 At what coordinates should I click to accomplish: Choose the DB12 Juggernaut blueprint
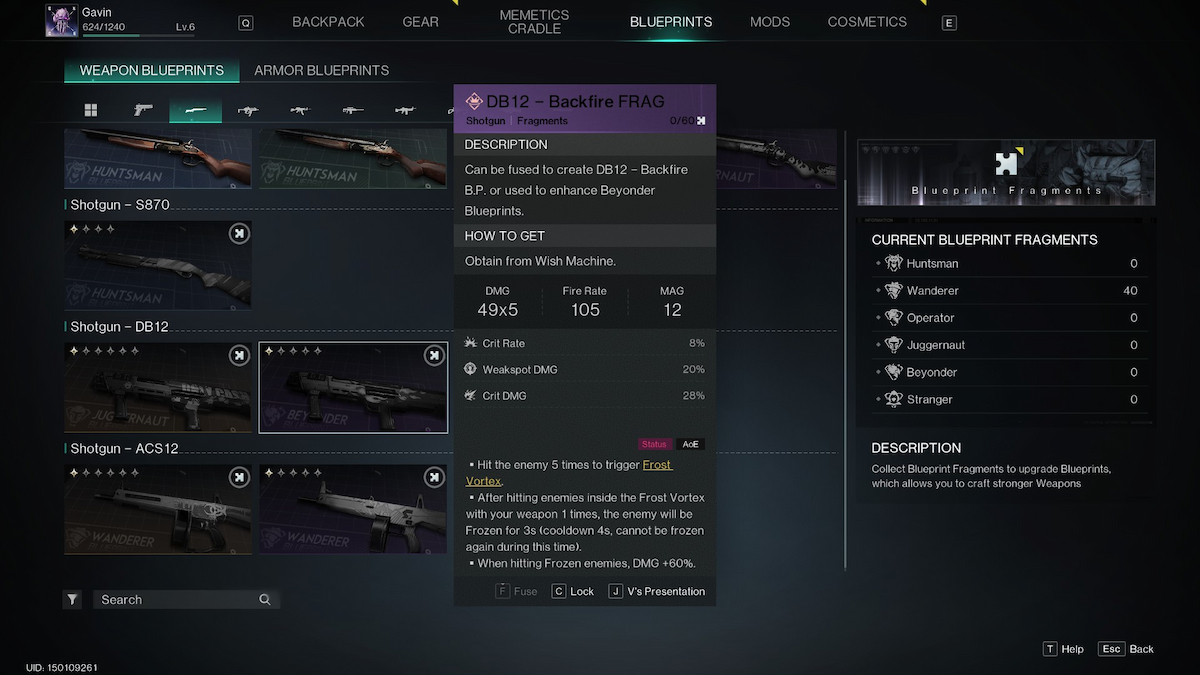coord(158,388)
